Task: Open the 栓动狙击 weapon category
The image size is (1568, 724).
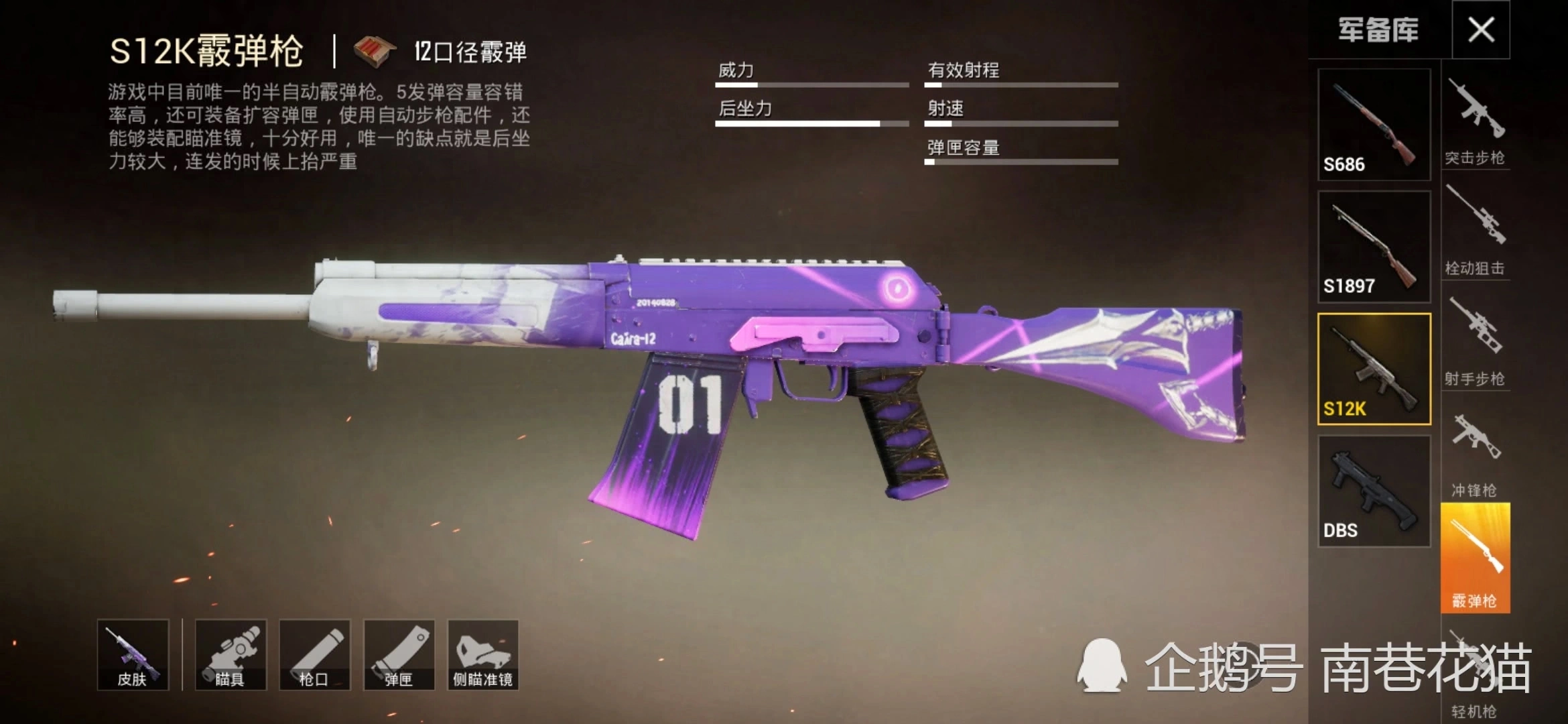Action: point(1475,231)
